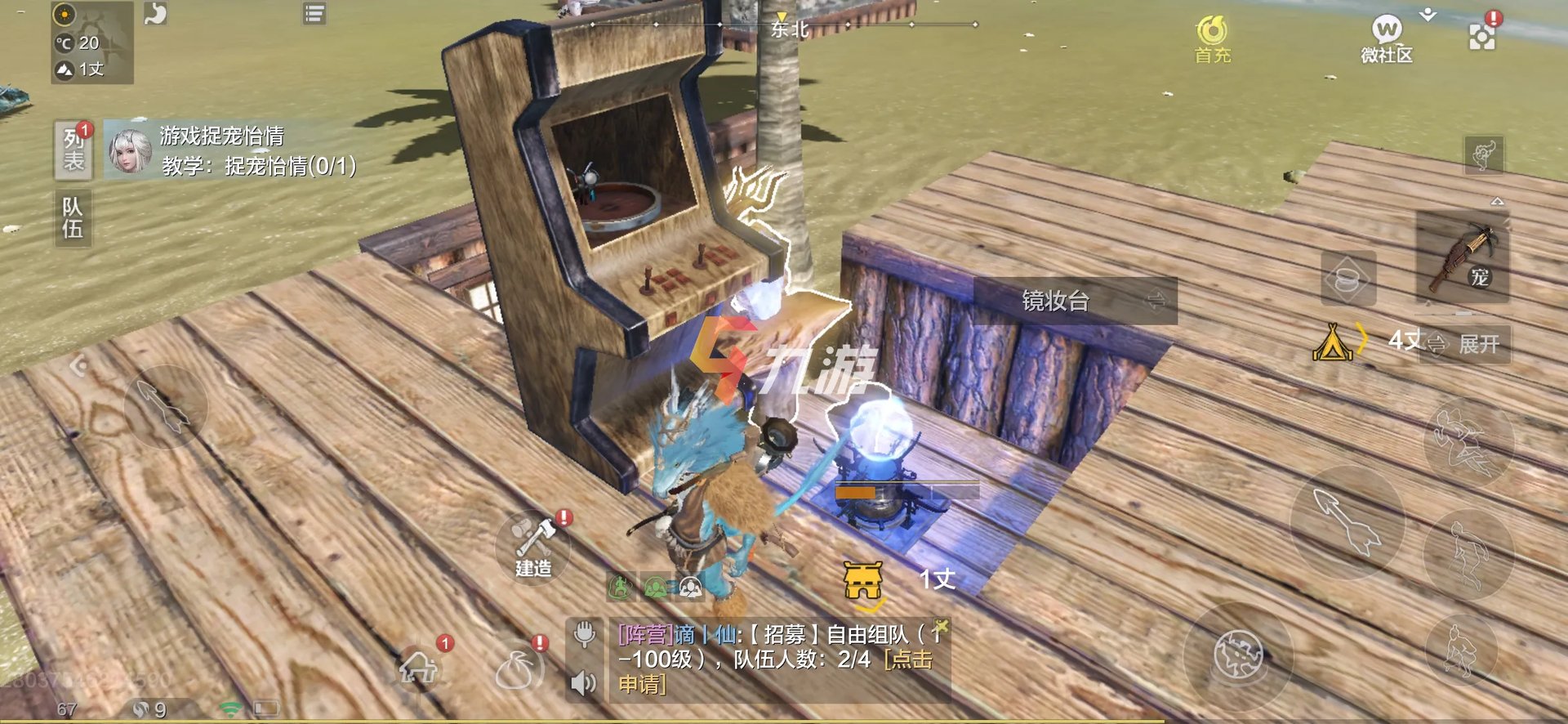
Task: Open the 建造 build menu
Action: (533, 547)
